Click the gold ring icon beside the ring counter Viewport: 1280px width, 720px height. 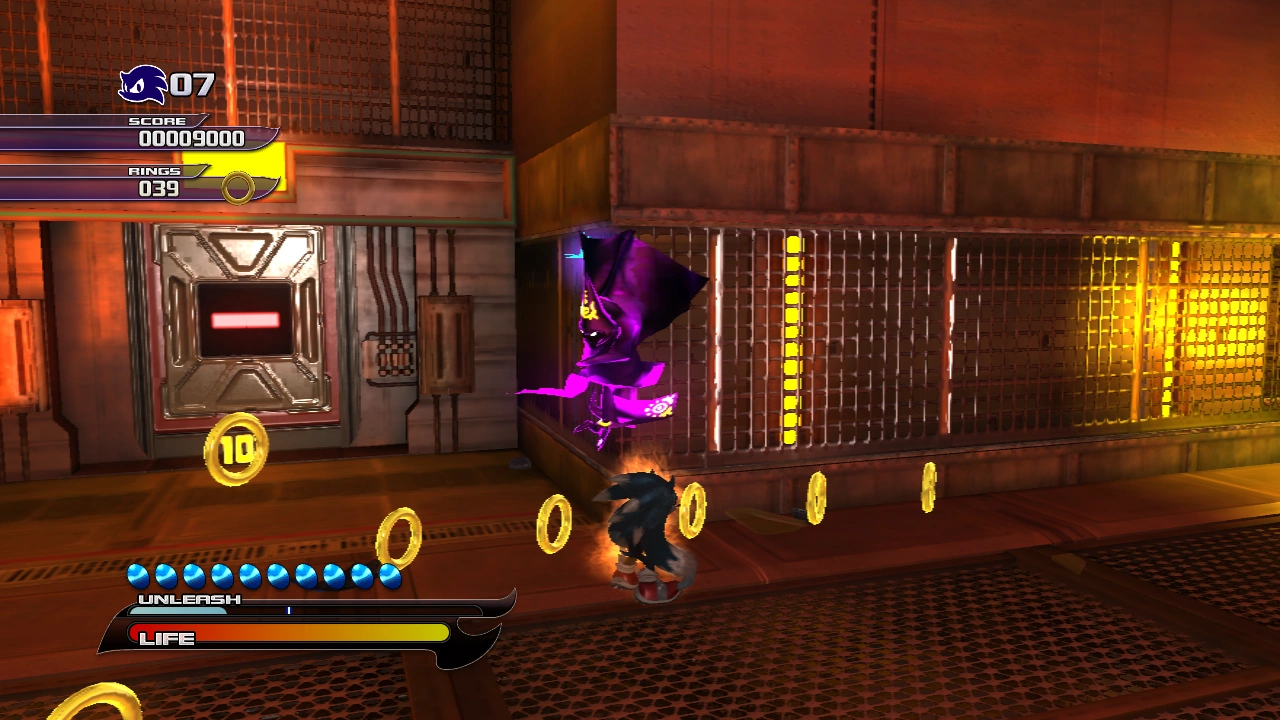coord(238,187)
